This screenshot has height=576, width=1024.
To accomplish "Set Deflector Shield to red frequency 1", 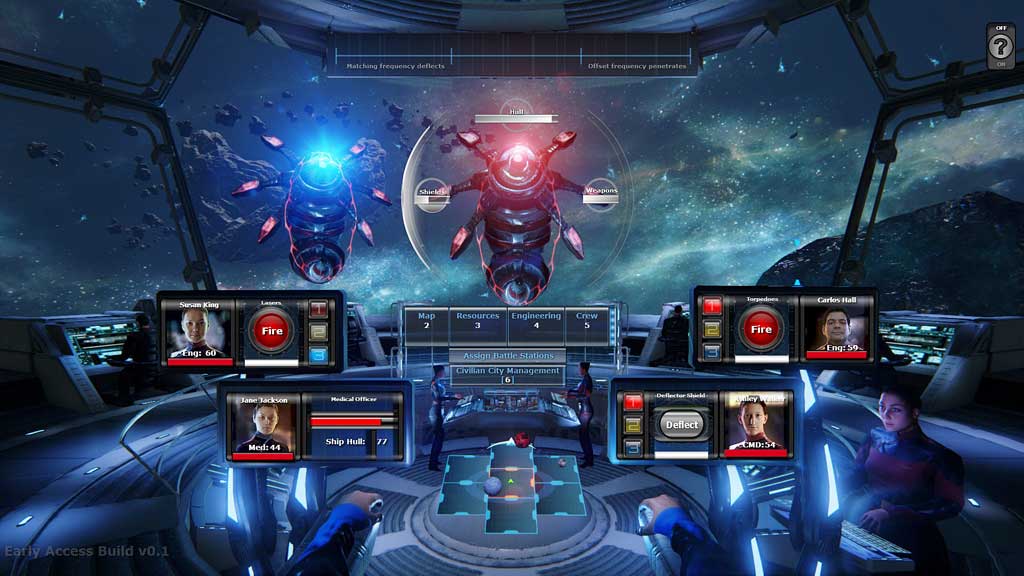I will [633, 402].
